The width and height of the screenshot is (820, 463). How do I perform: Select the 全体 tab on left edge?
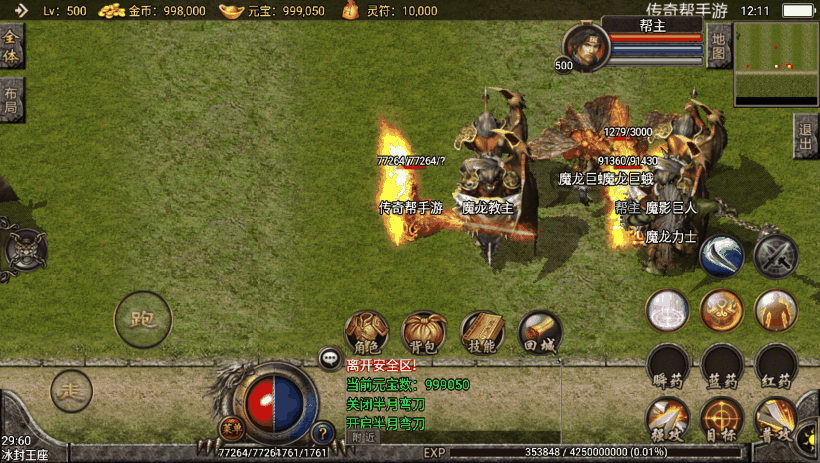[x=11, y=46]
